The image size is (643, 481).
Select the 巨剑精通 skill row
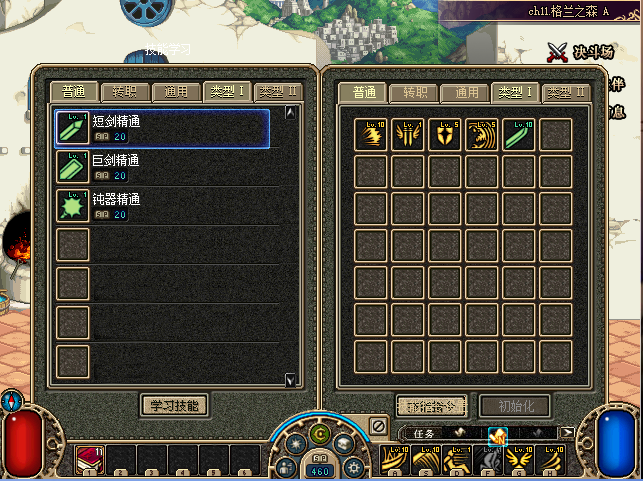(x=162, y=167)
